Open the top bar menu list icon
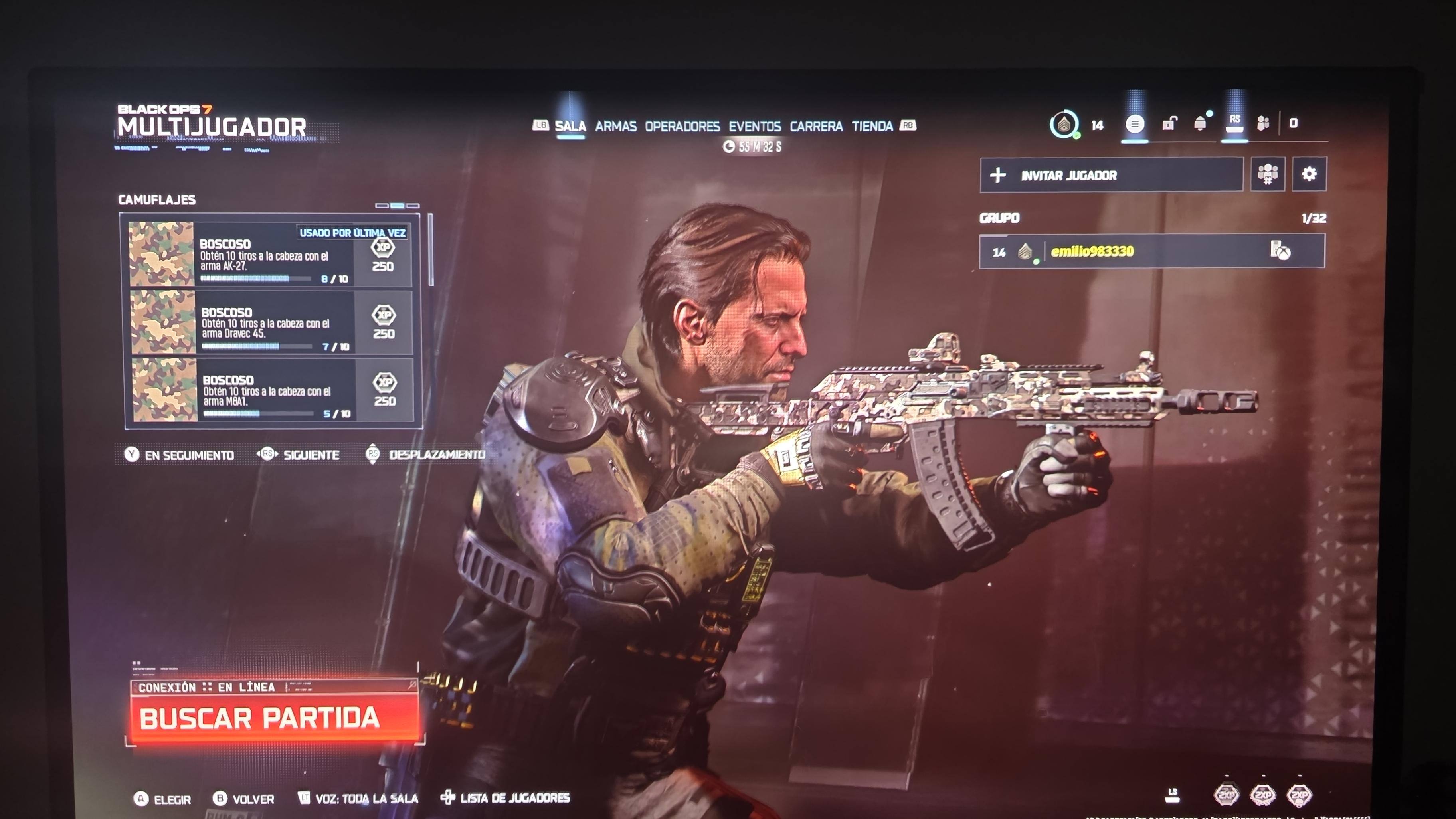1456x819 pixels. [1134, 124]
